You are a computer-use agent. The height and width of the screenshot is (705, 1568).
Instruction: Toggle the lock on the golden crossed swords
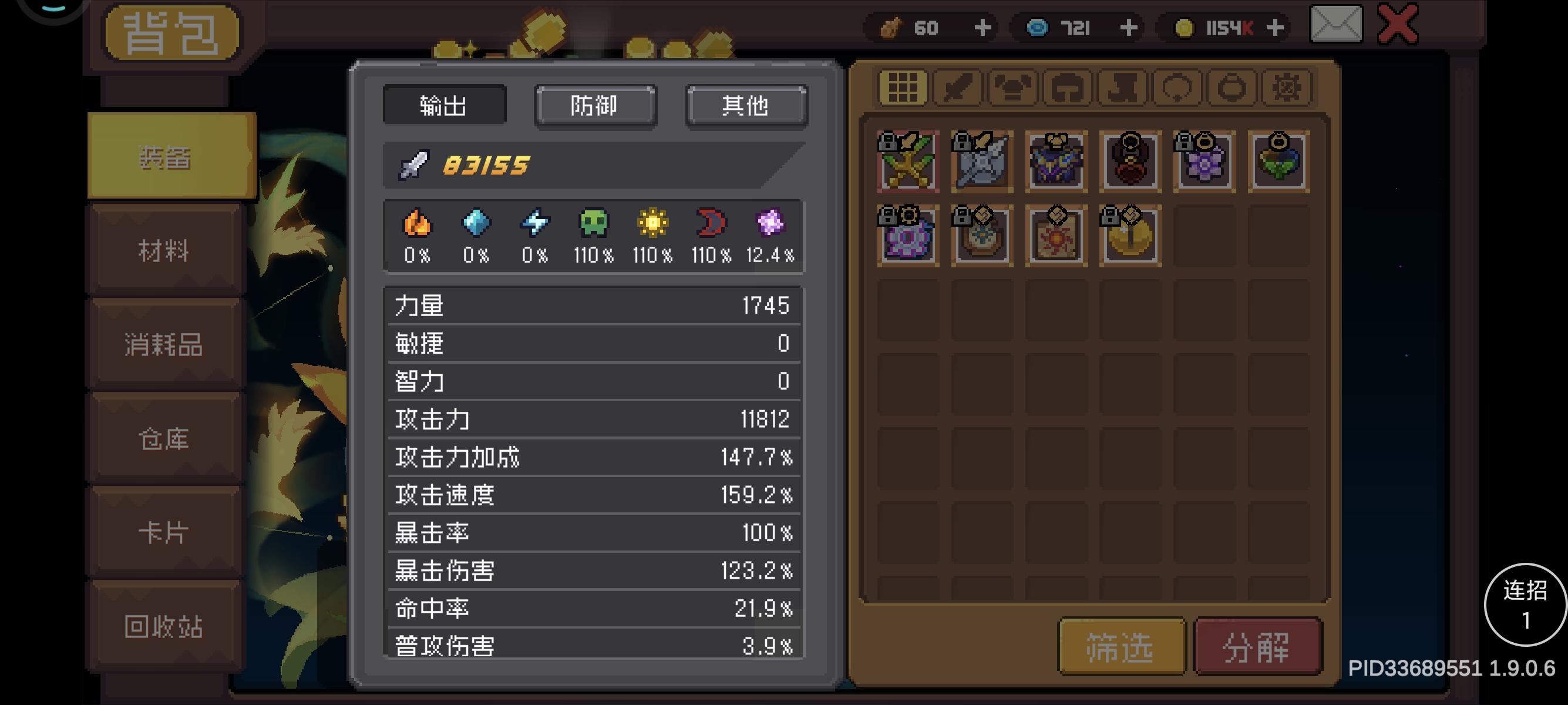coord(890,140)
